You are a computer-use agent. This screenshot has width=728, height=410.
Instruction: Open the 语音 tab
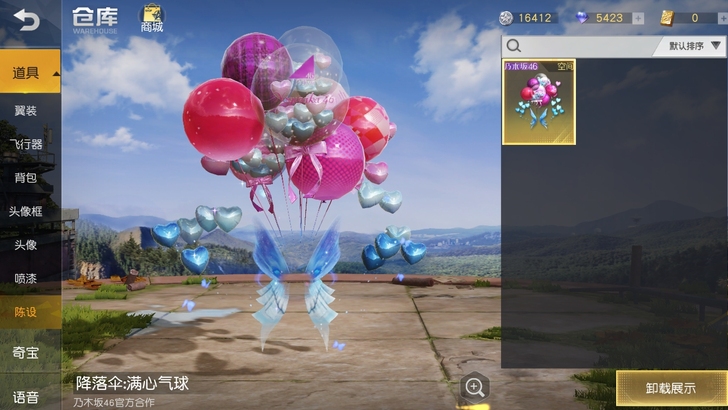tap(26, 396)
